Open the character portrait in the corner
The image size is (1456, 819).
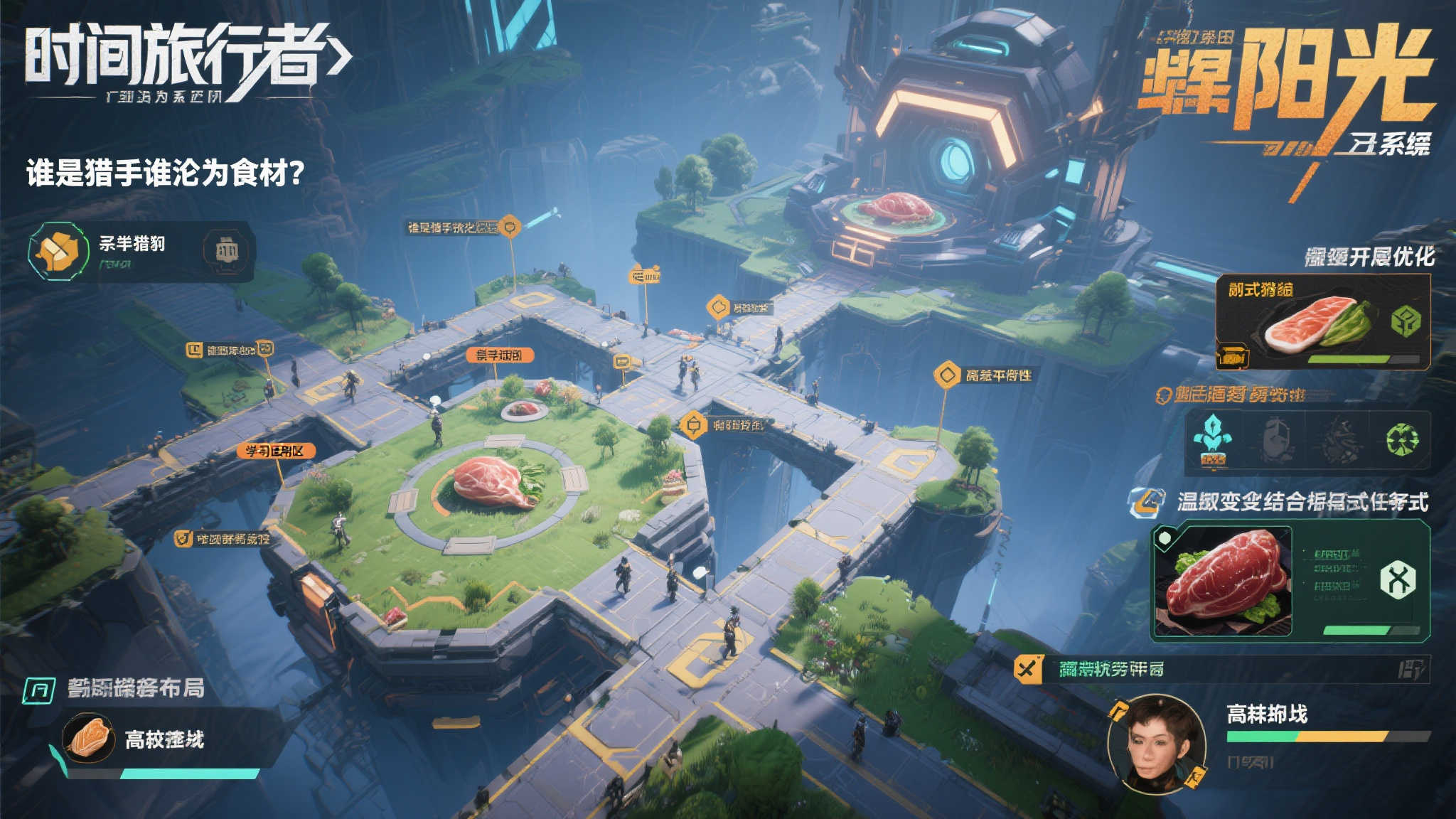tap(1157, 743)
